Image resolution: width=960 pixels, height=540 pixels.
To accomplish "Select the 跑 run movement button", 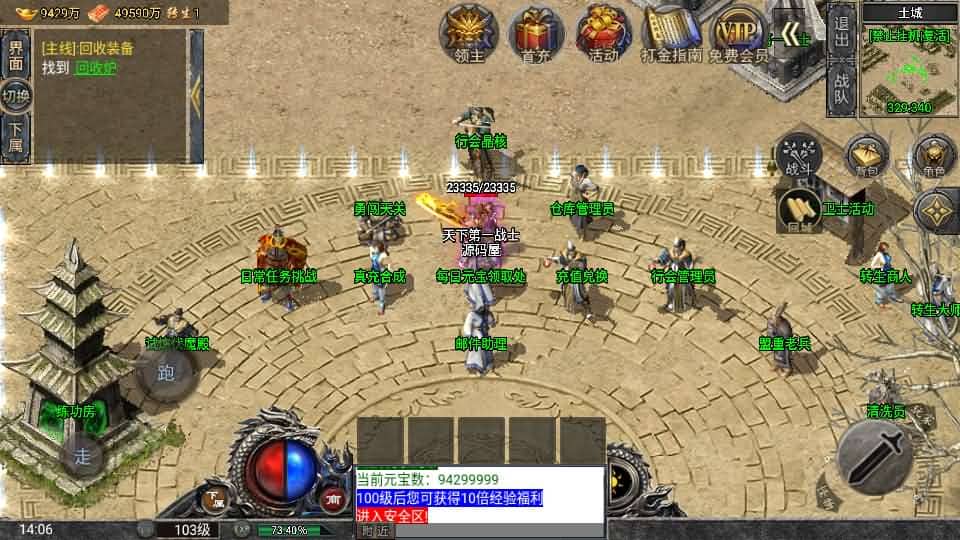I will [x=166, y=375].
